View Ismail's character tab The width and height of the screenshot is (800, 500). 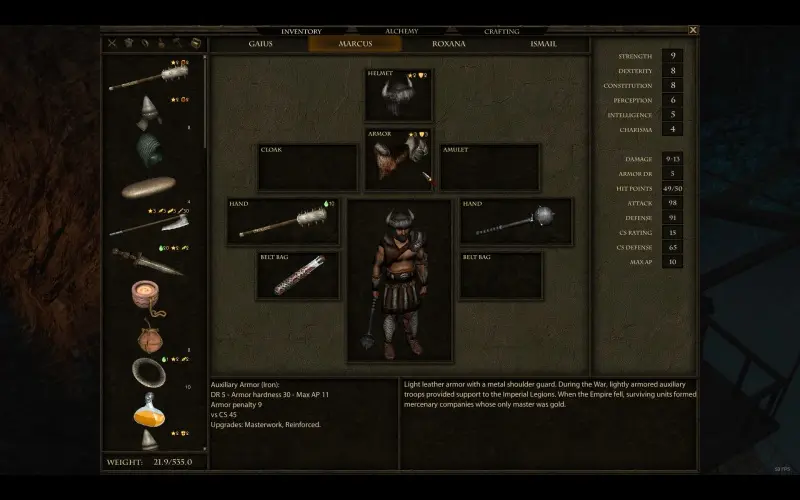tap(542, 44)
